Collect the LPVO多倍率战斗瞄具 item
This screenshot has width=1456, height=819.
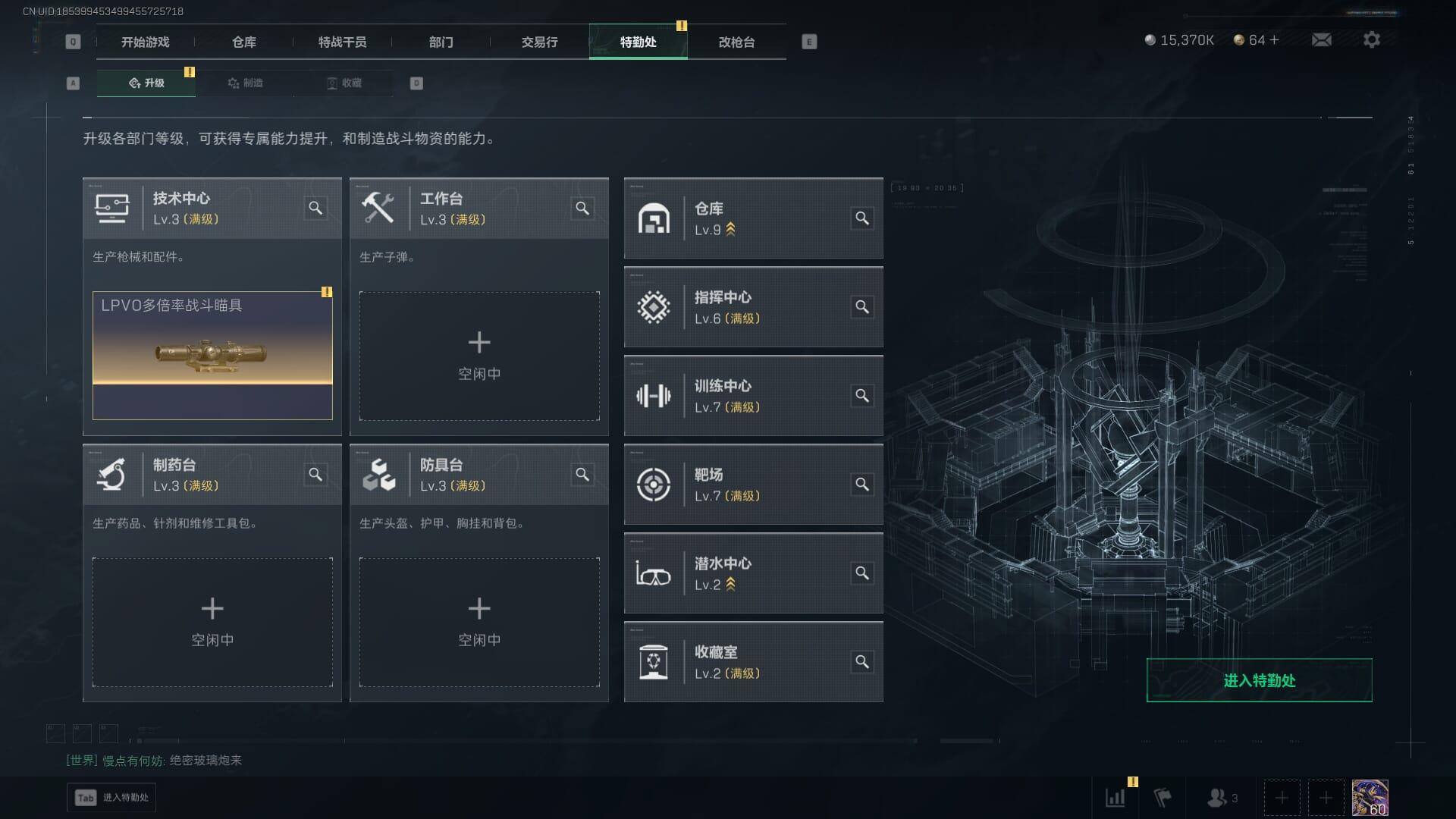(212, 356)
